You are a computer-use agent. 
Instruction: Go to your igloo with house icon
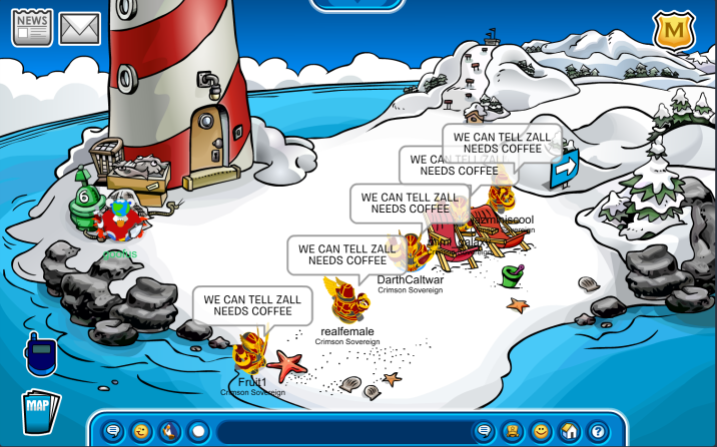coord(569,432)
